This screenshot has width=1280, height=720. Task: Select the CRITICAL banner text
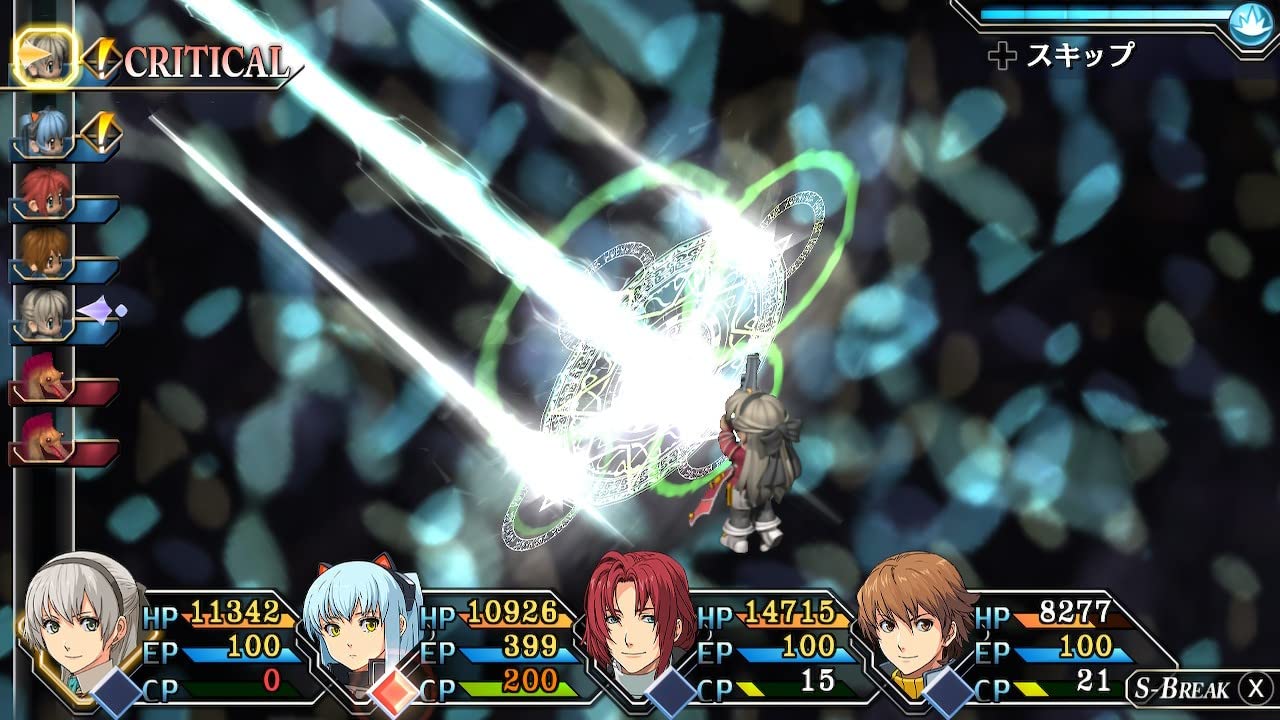coord(203,58)
